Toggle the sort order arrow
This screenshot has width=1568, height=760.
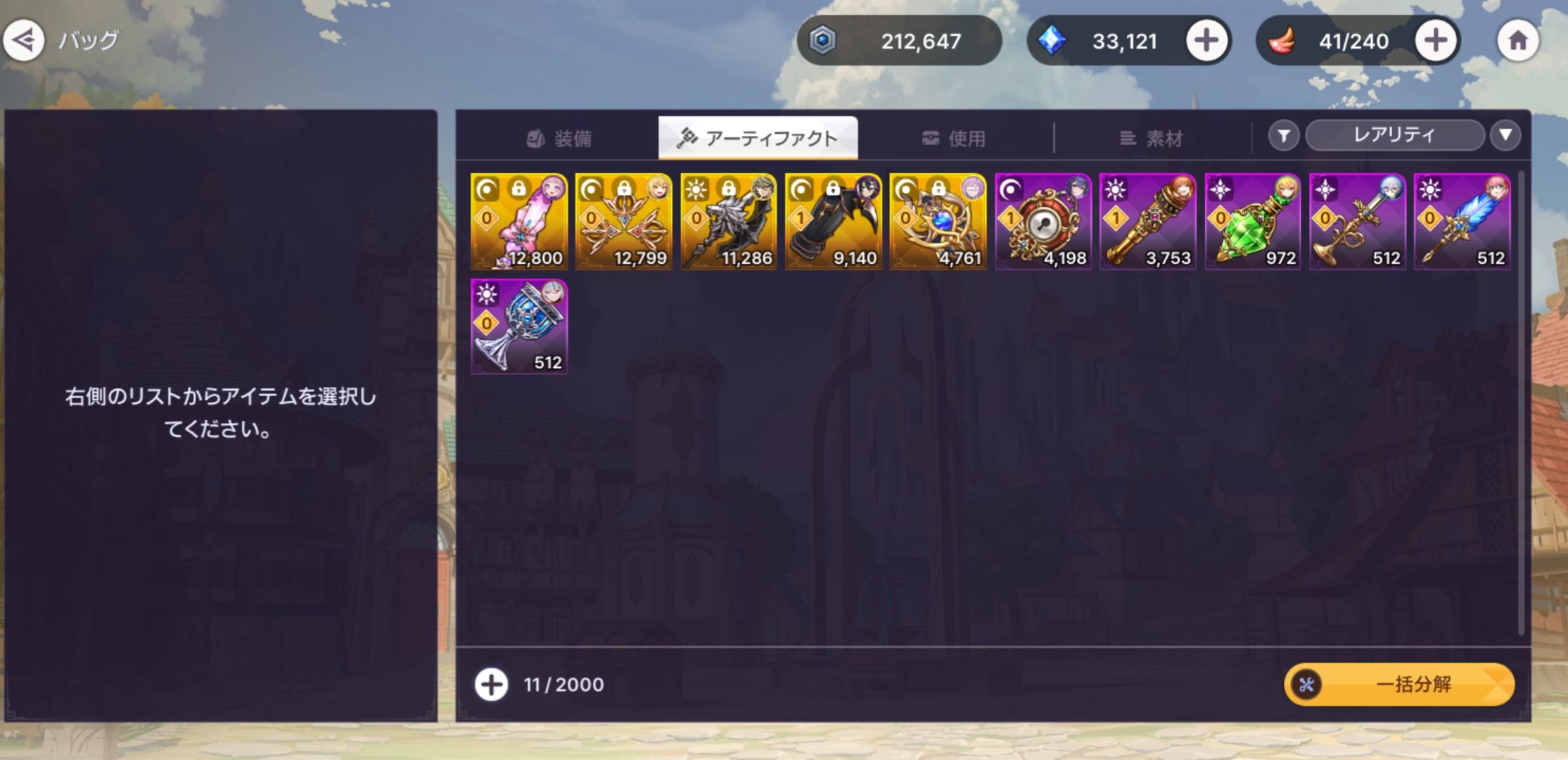1505,135
